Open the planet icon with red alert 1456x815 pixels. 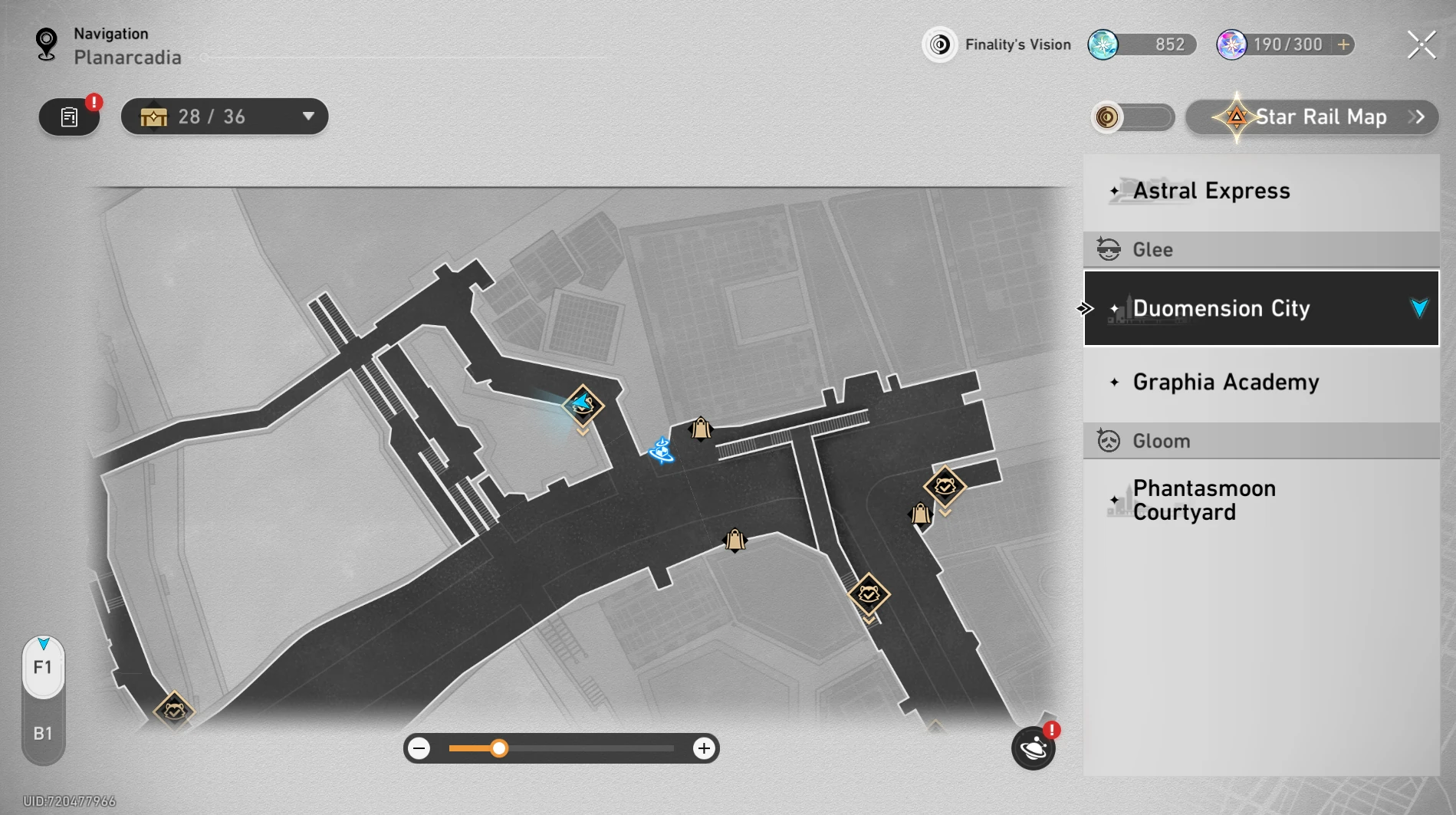(1033, 748)
